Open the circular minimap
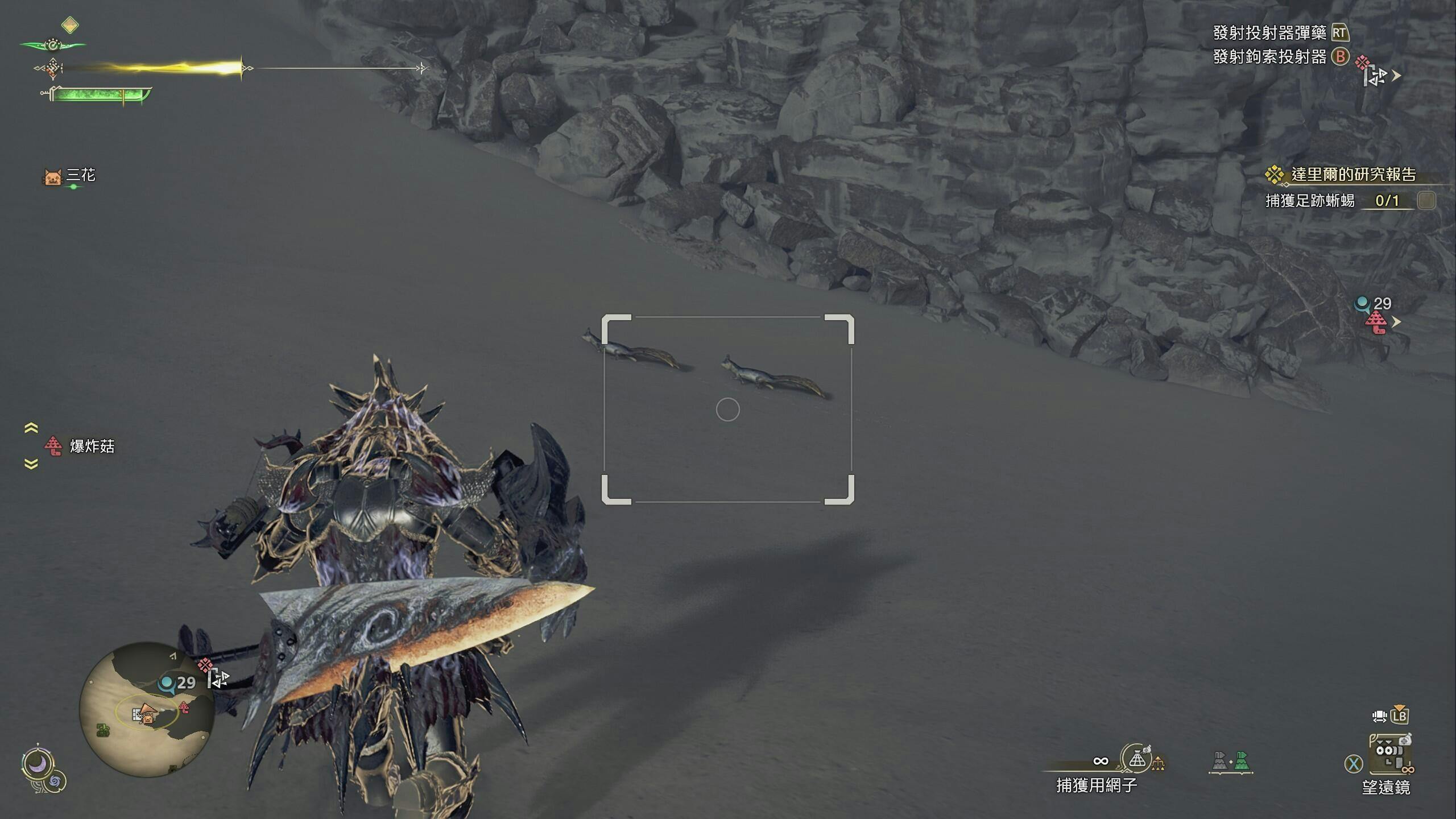1456x819 pixels. [147, 709]
